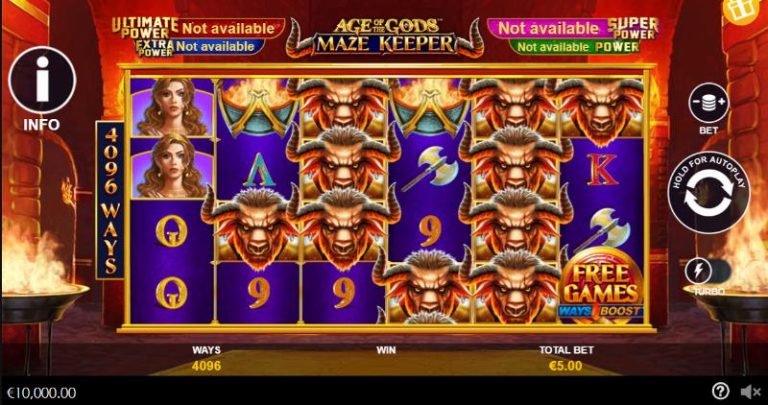
Task: Open the question mark help icon
Action: click(720, 391)
